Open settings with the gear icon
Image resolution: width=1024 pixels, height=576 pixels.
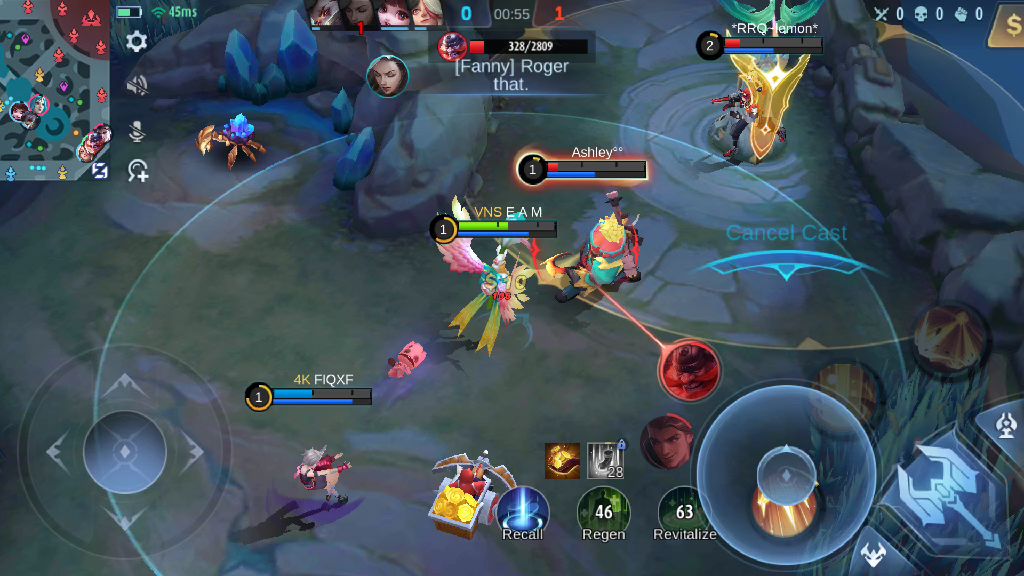click(137, 41)
